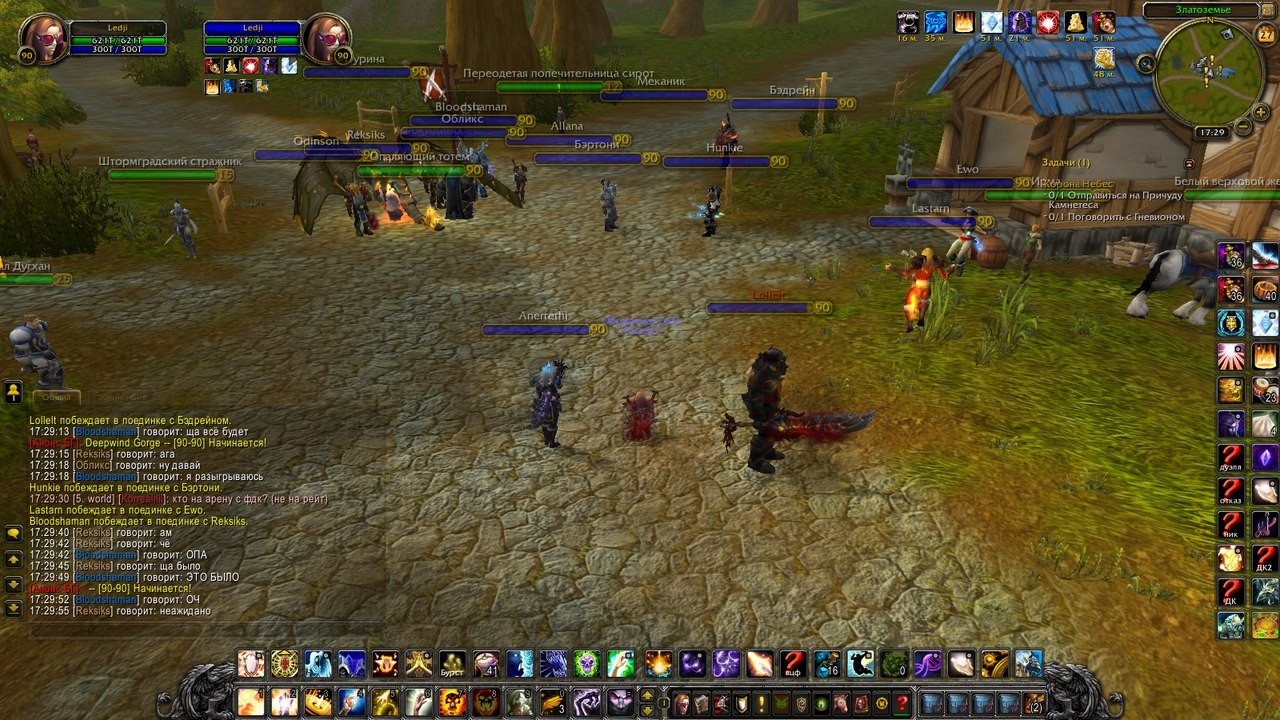The width and height of the screenshot is (1280, 720).
Task: Select the 'Задачи (1)' objectives header
Action: pos(1066,162)
